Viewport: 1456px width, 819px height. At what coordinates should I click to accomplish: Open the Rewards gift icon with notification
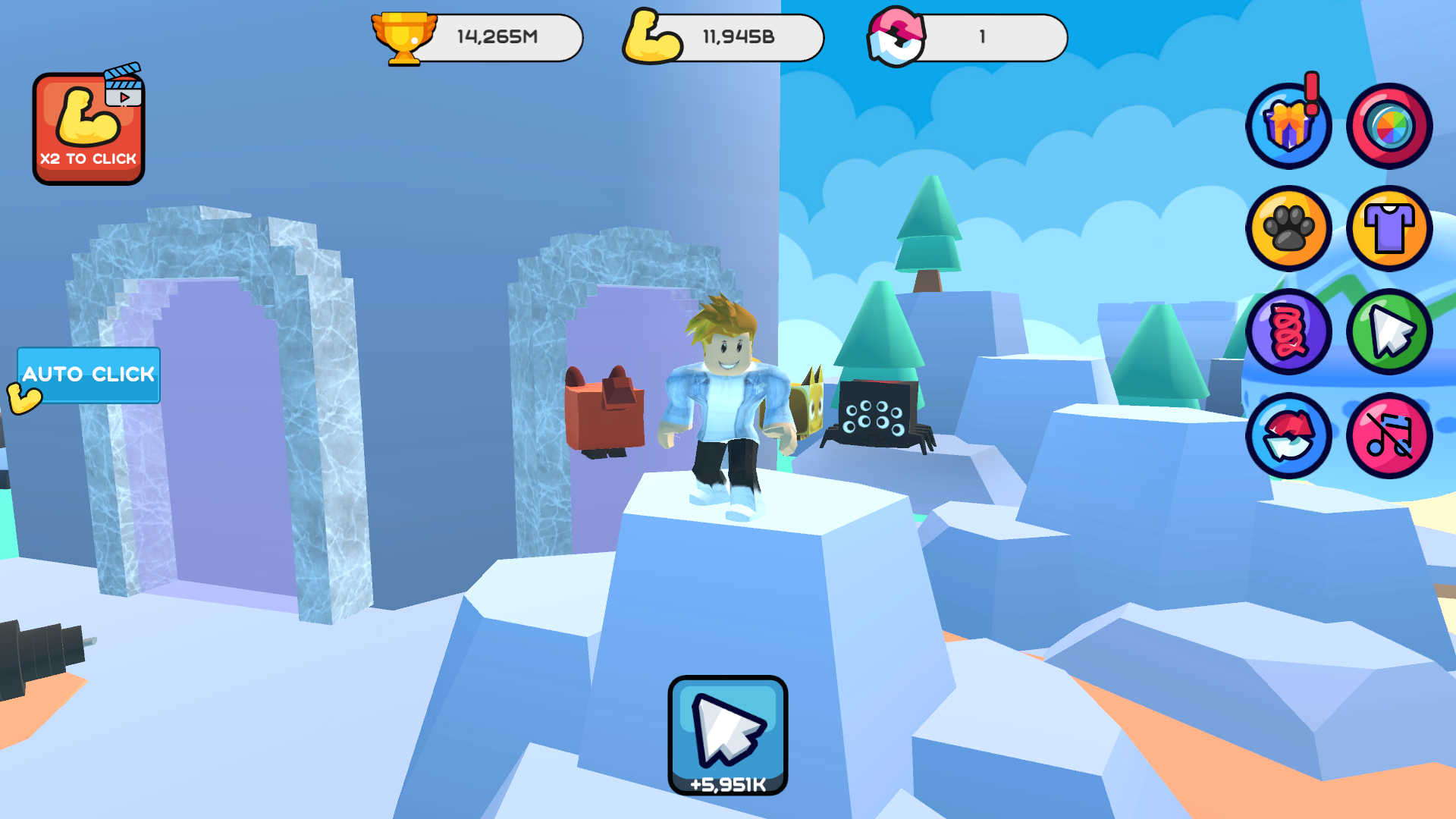point(1289,126)
